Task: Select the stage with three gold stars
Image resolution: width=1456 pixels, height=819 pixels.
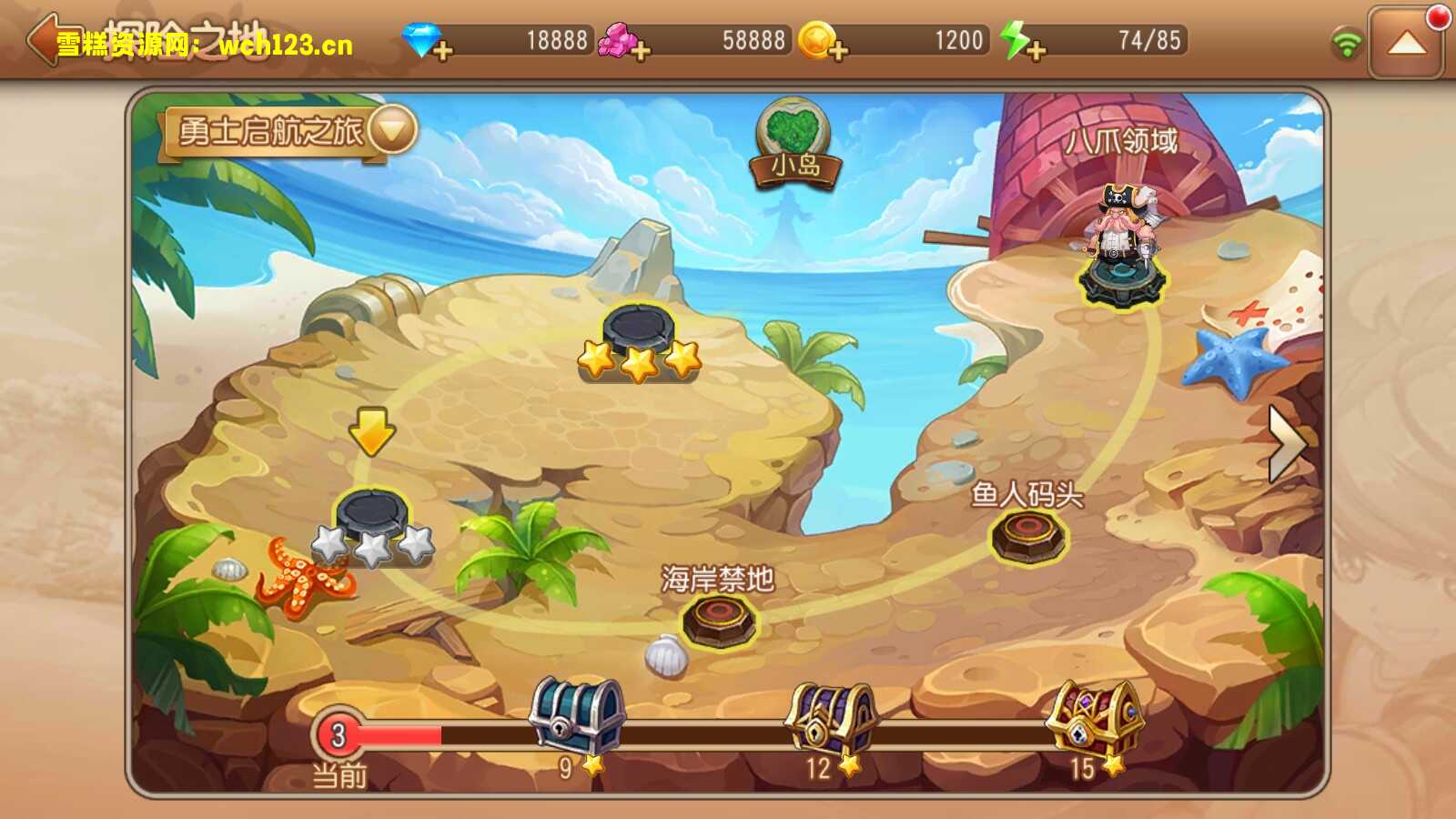Action: 639,337
